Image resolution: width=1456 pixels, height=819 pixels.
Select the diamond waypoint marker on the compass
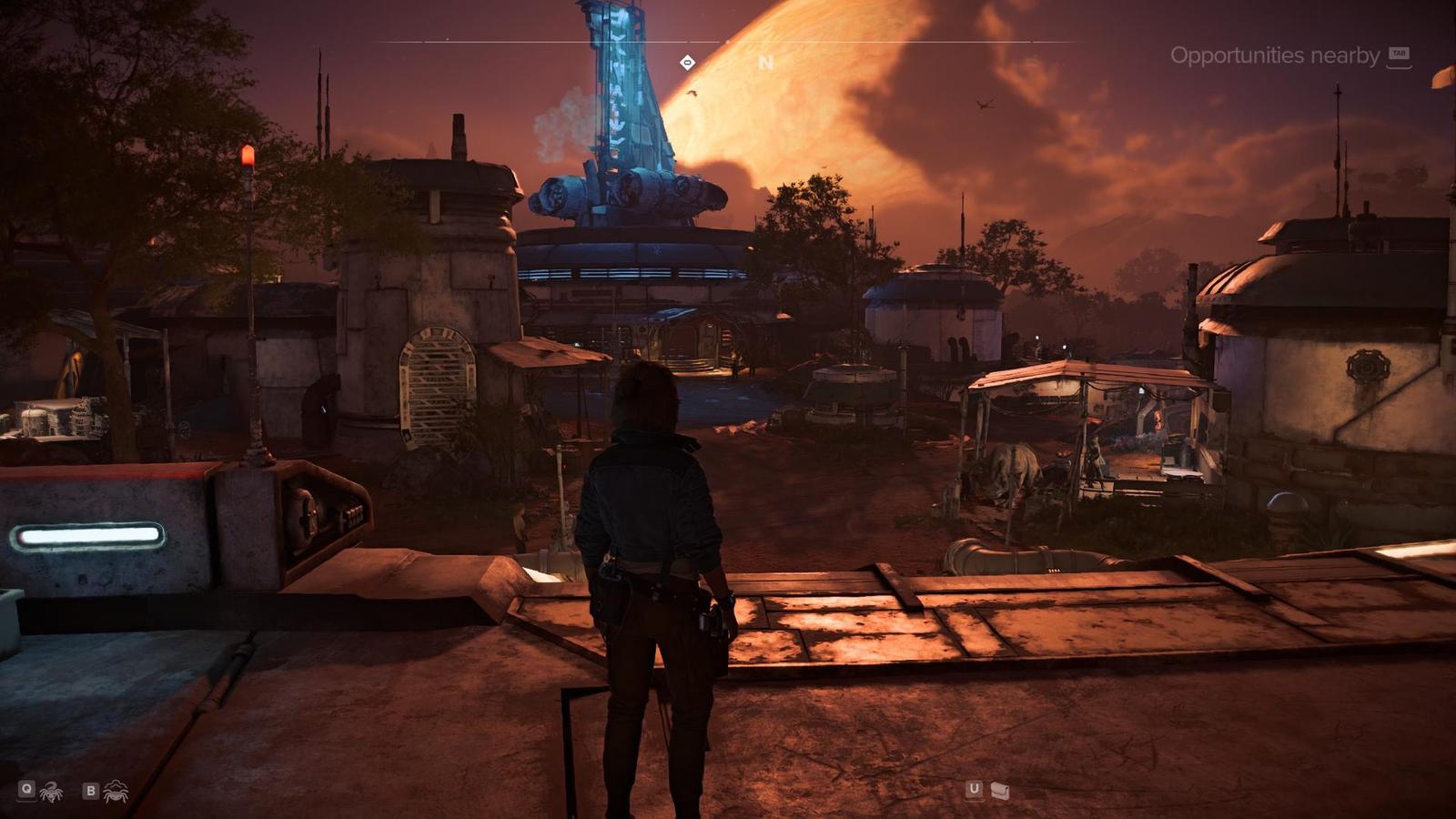(688, 62)
